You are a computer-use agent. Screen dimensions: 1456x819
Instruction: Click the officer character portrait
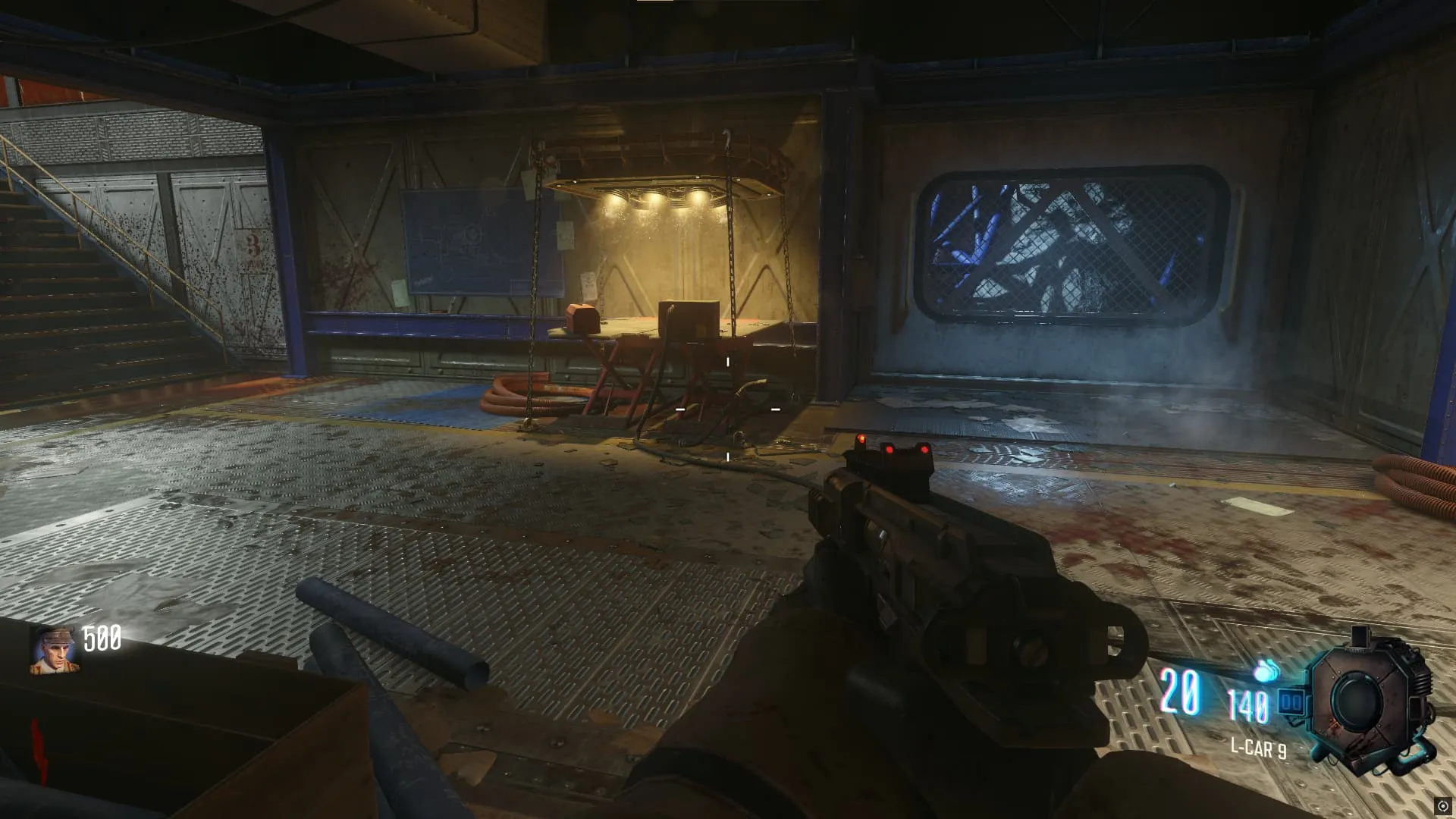(55, 650)
